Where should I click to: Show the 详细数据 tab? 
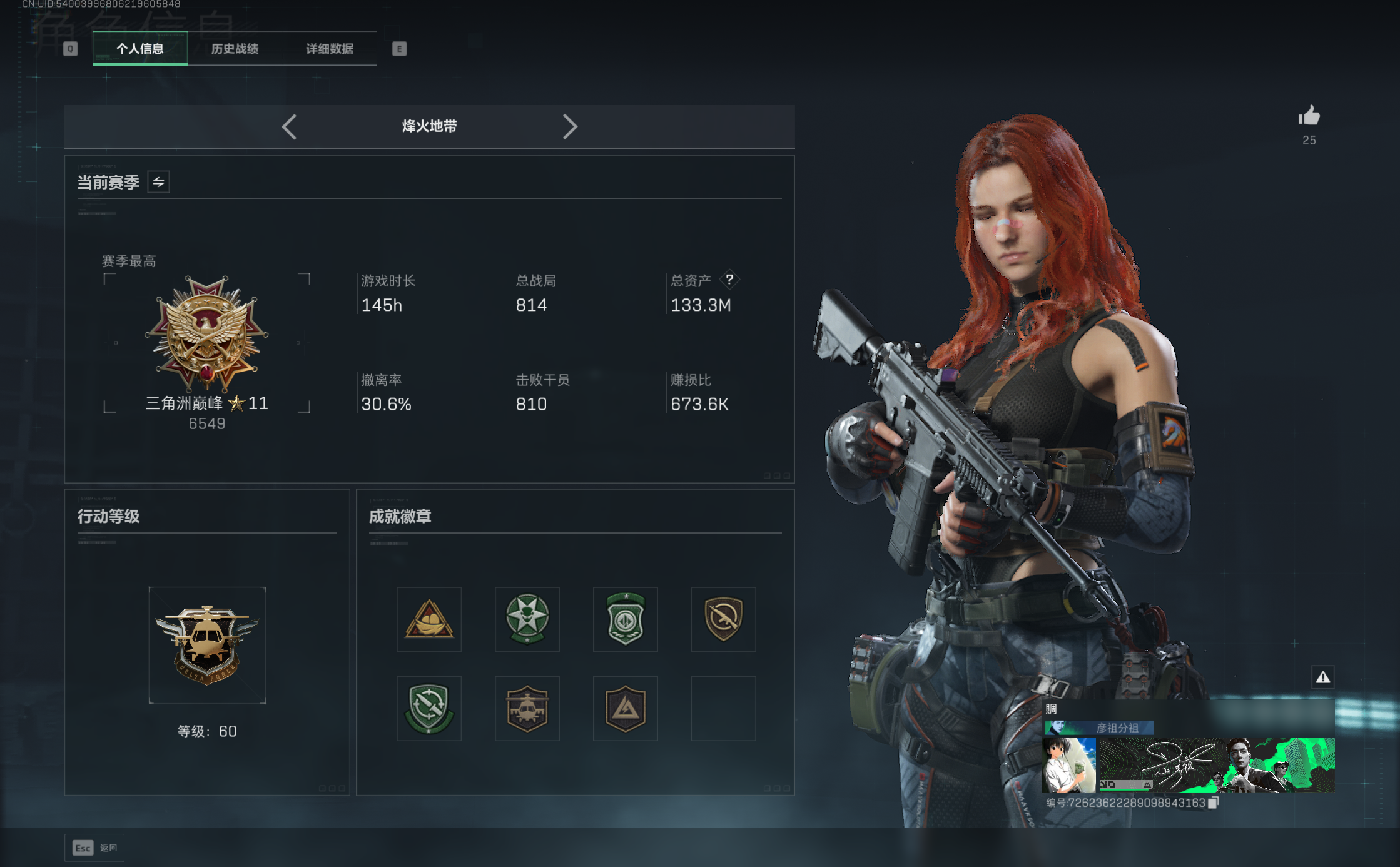coord(330,49)
